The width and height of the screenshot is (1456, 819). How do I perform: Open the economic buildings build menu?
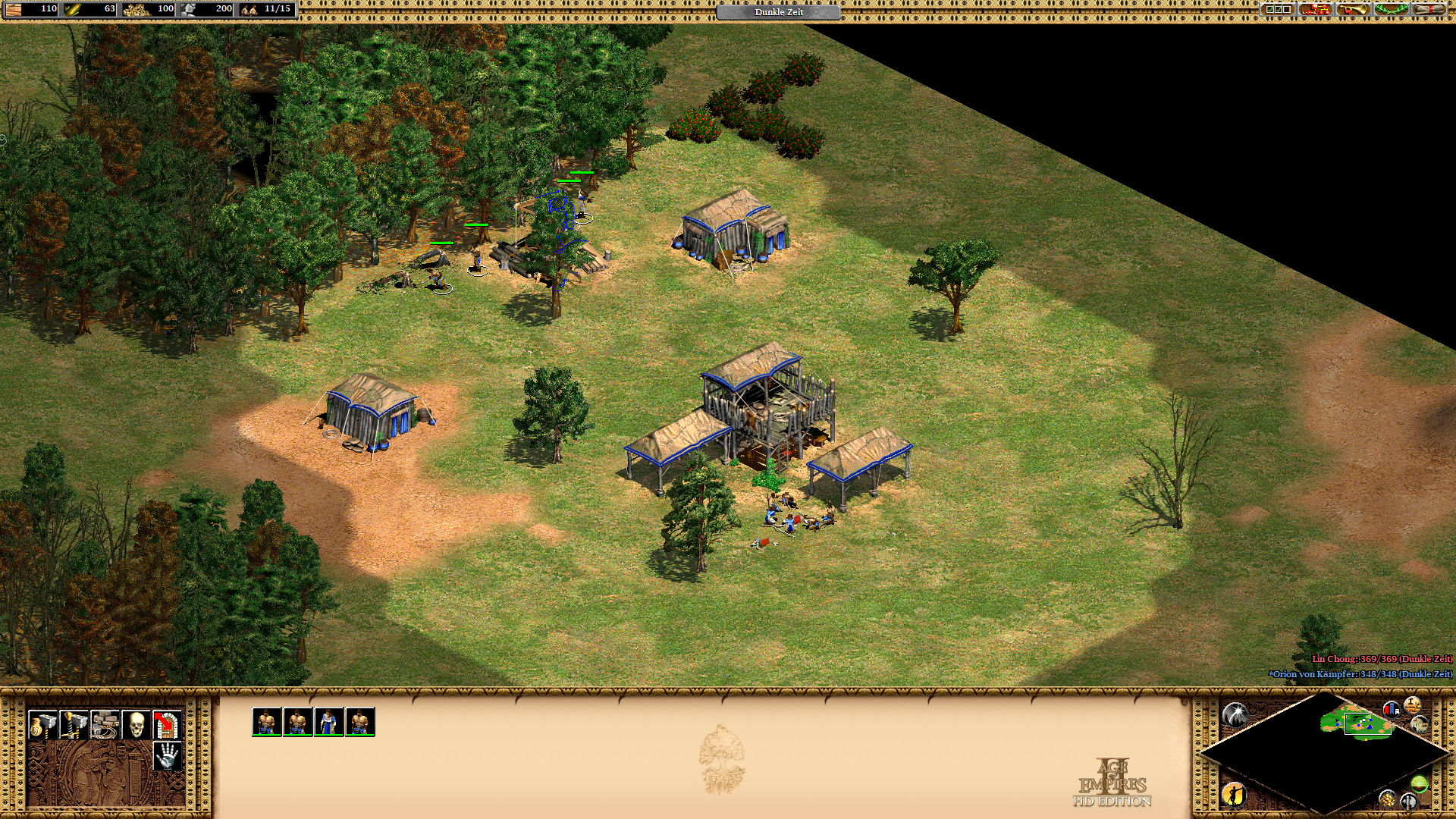[x=42, y=724]
